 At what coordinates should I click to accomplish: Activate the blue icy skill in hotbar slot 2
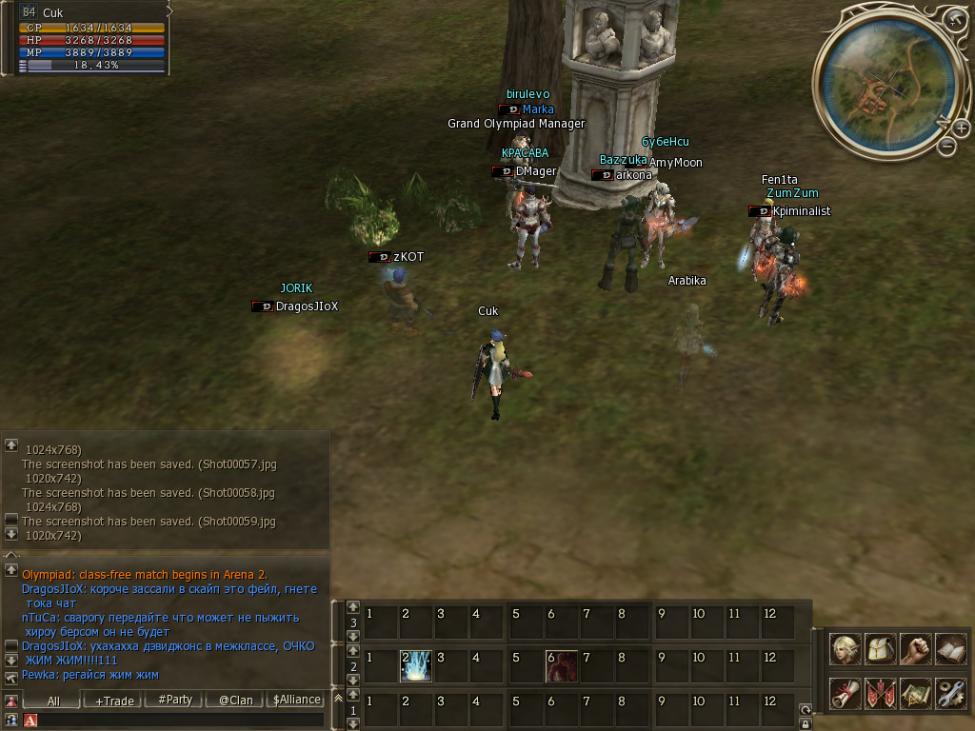(415, 666)
